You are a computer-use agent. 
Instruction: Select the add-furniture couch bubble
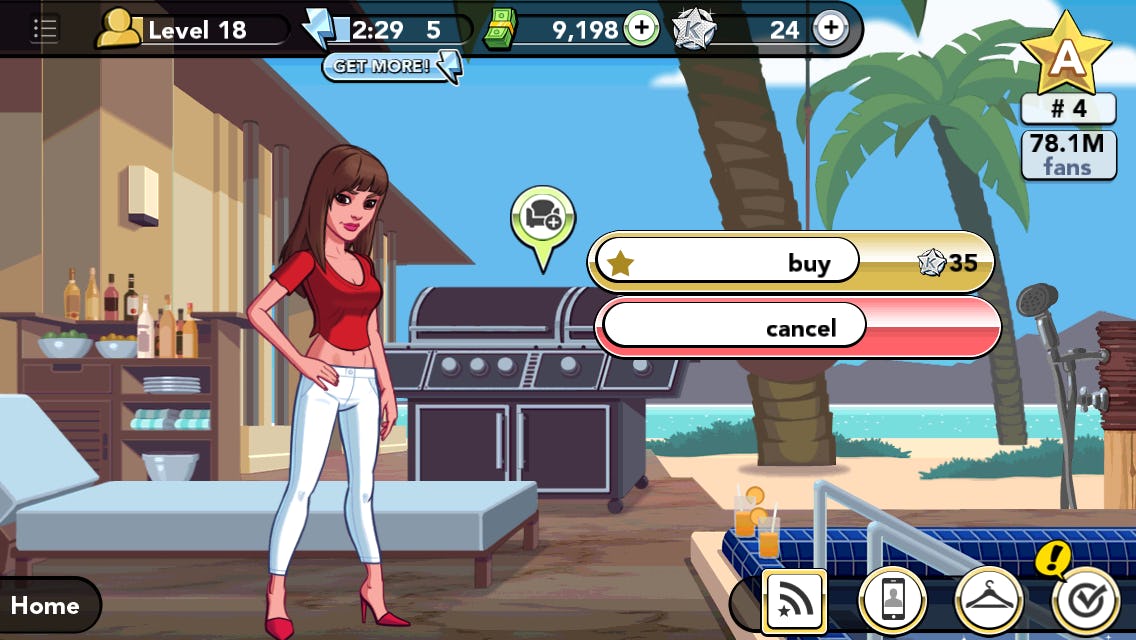[x=543, y=214]
